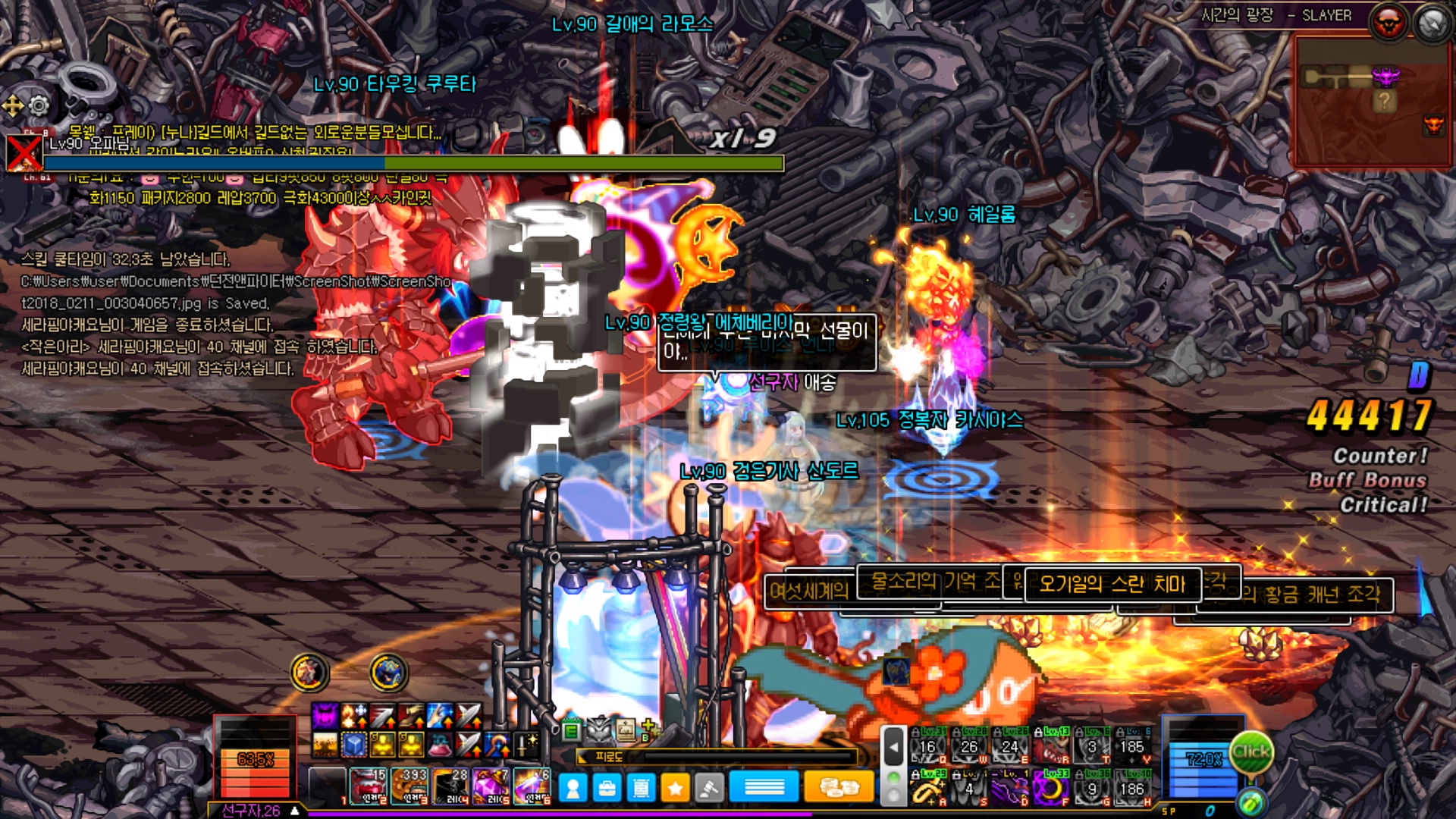Viewport: 1456px width, 819px height.
Task: Click the skill bar left arrow toggle
Action: coord(894,747)
